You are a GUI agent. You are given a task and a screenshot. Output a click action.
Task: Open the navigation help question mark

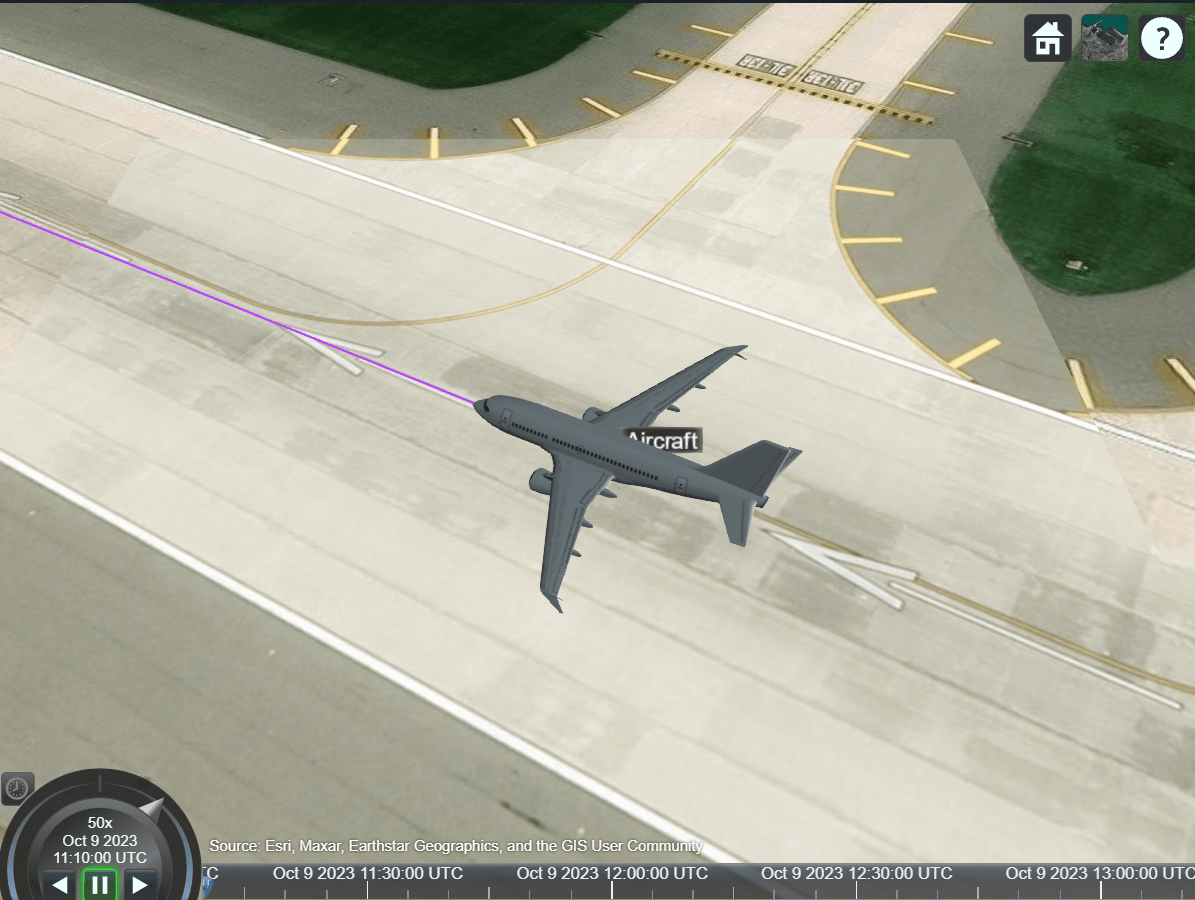pyautogui.click(x=1161, y=39)
